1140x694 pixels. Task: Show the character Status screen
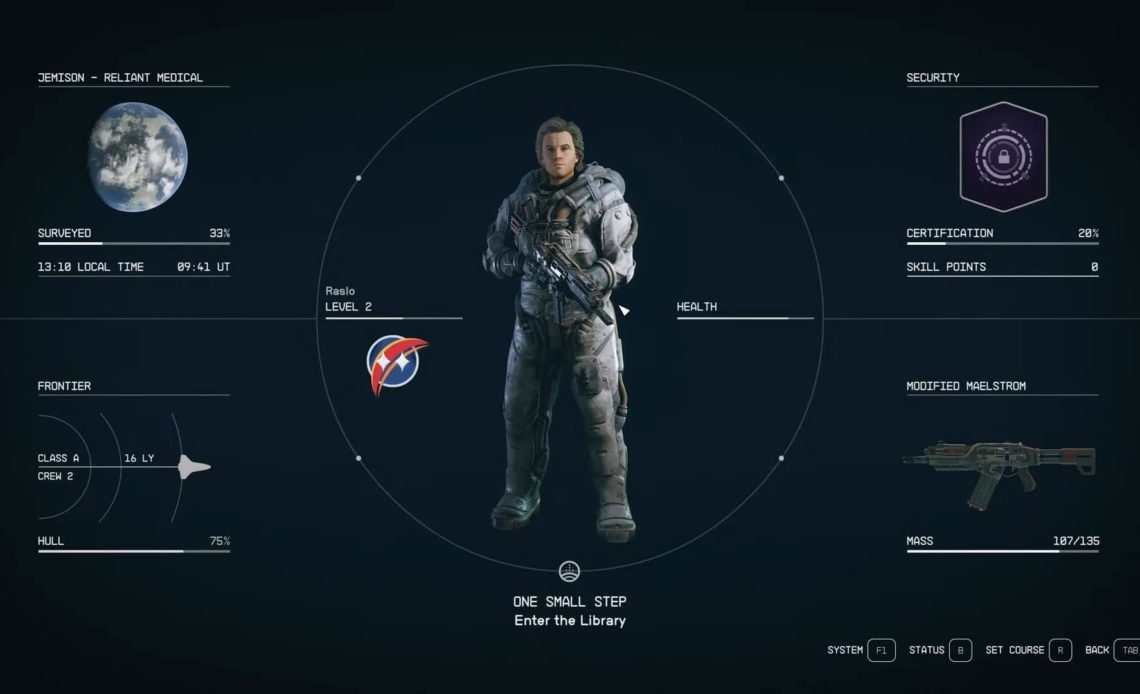coord(959,650)
